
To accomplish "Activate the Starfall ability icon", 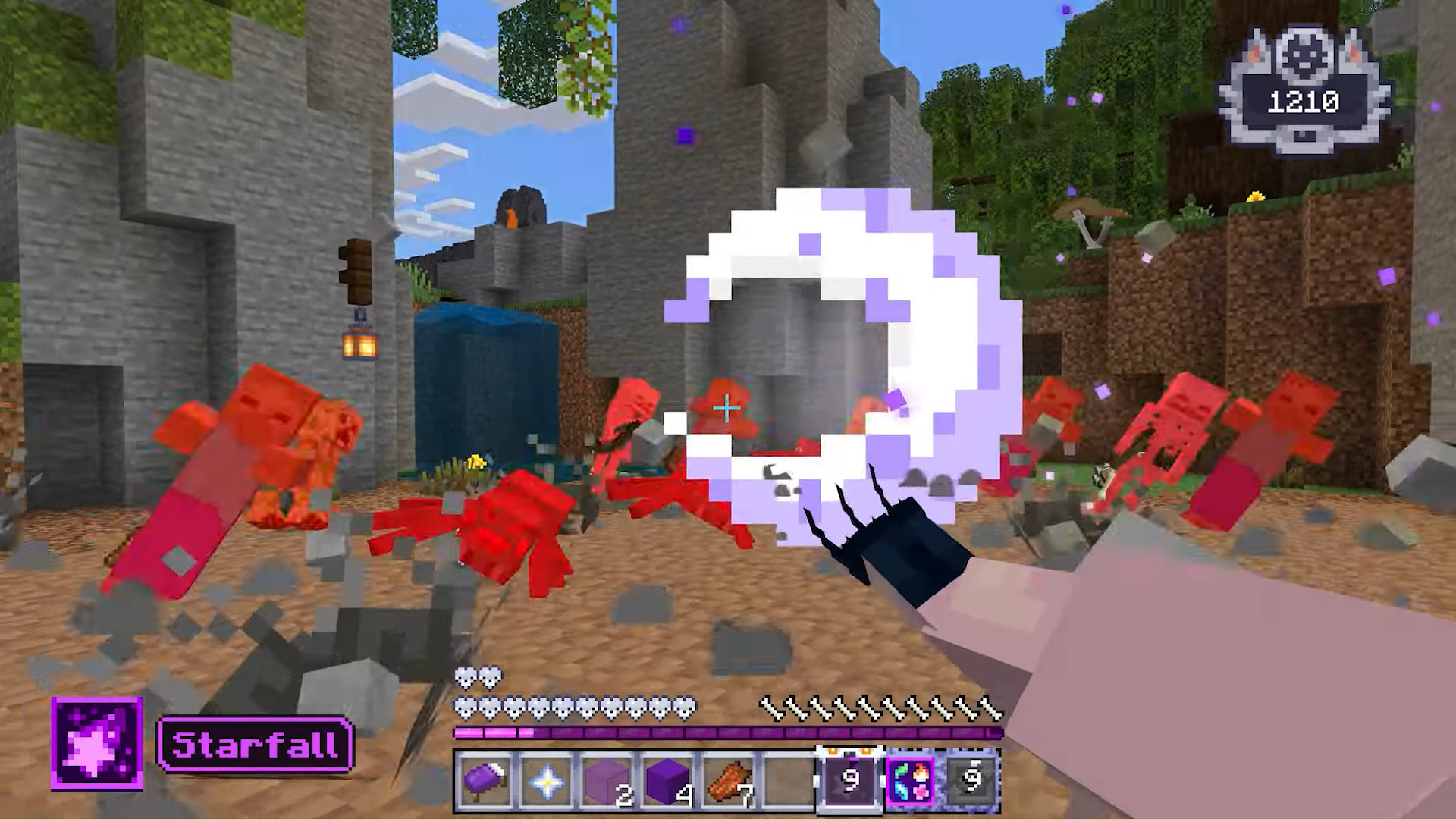I will [x=97, y=744].
